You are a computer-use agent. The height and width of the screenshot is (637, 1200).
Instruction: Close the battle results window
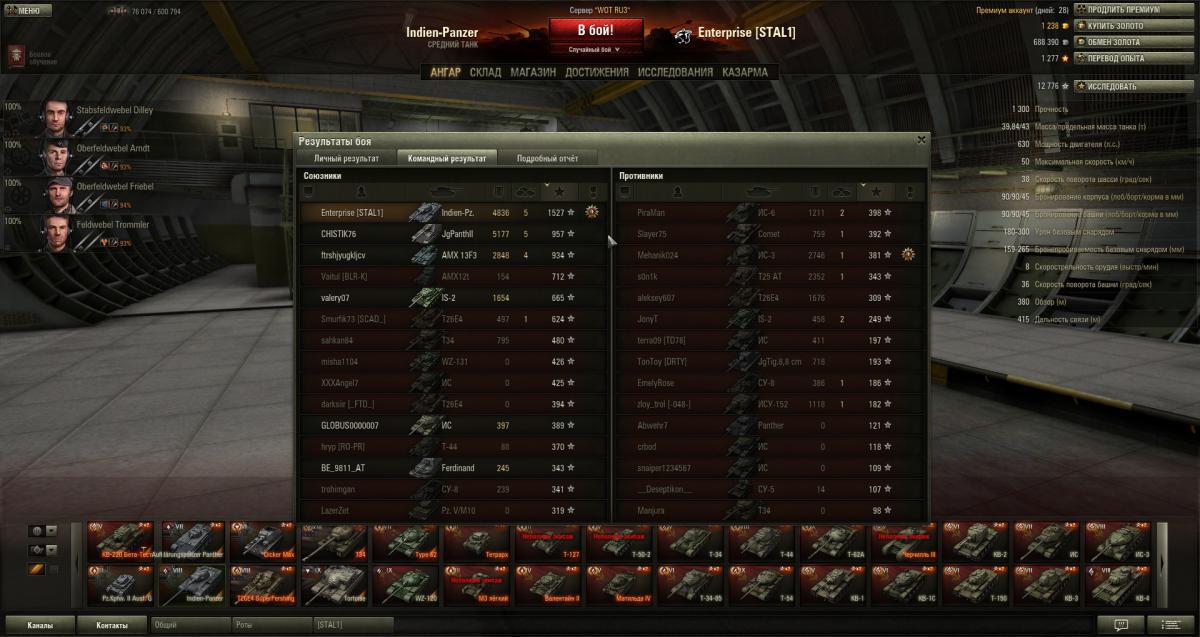[x=921, y=140]
